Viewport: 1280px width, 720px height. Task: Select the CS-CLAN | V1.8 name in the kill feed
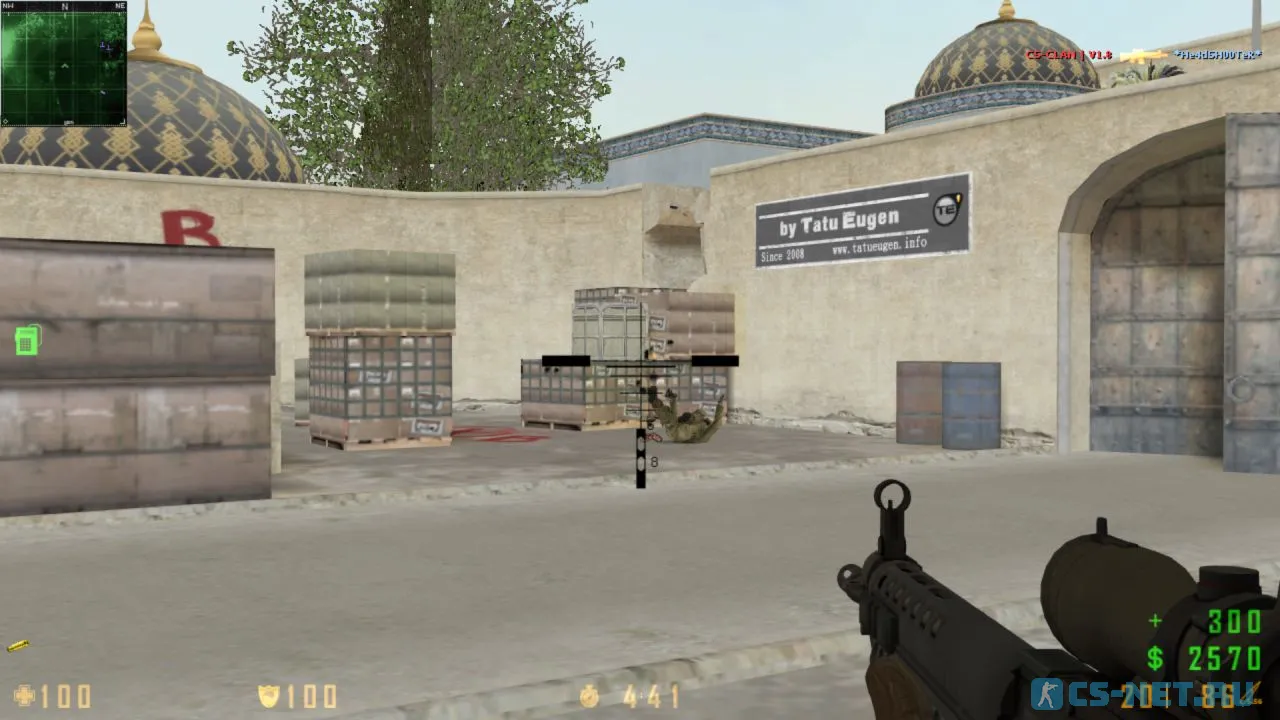coord(1068,56)
